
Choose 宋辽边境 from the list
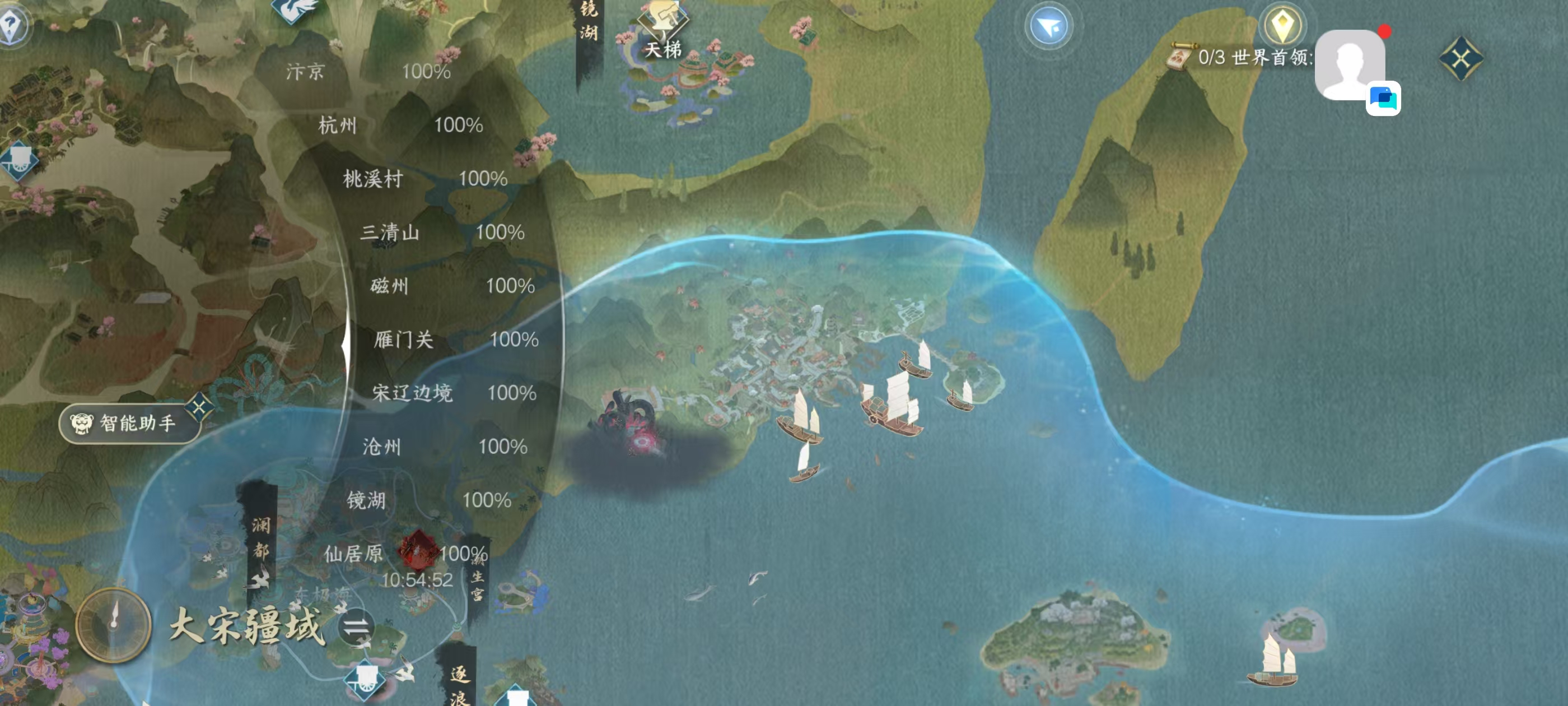click(412, 393)
